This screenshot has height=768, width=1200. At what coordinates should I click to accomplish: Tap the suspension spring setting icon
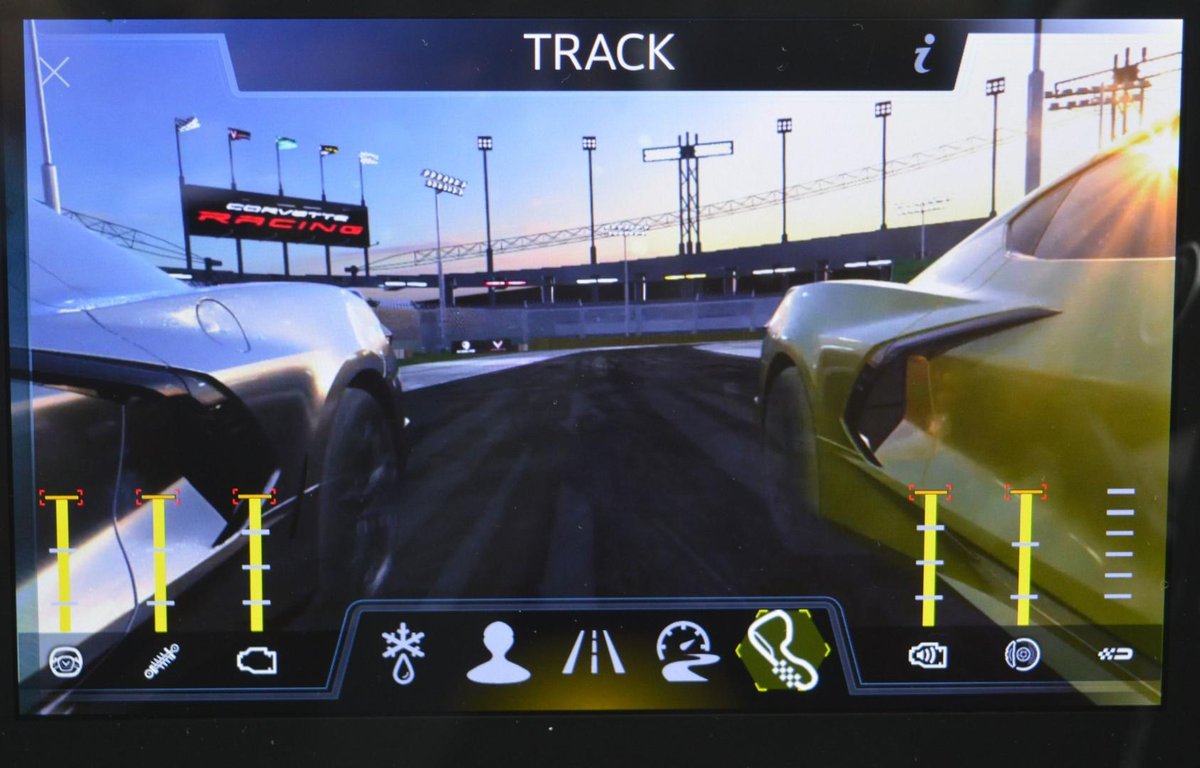[x=160, y=660]
